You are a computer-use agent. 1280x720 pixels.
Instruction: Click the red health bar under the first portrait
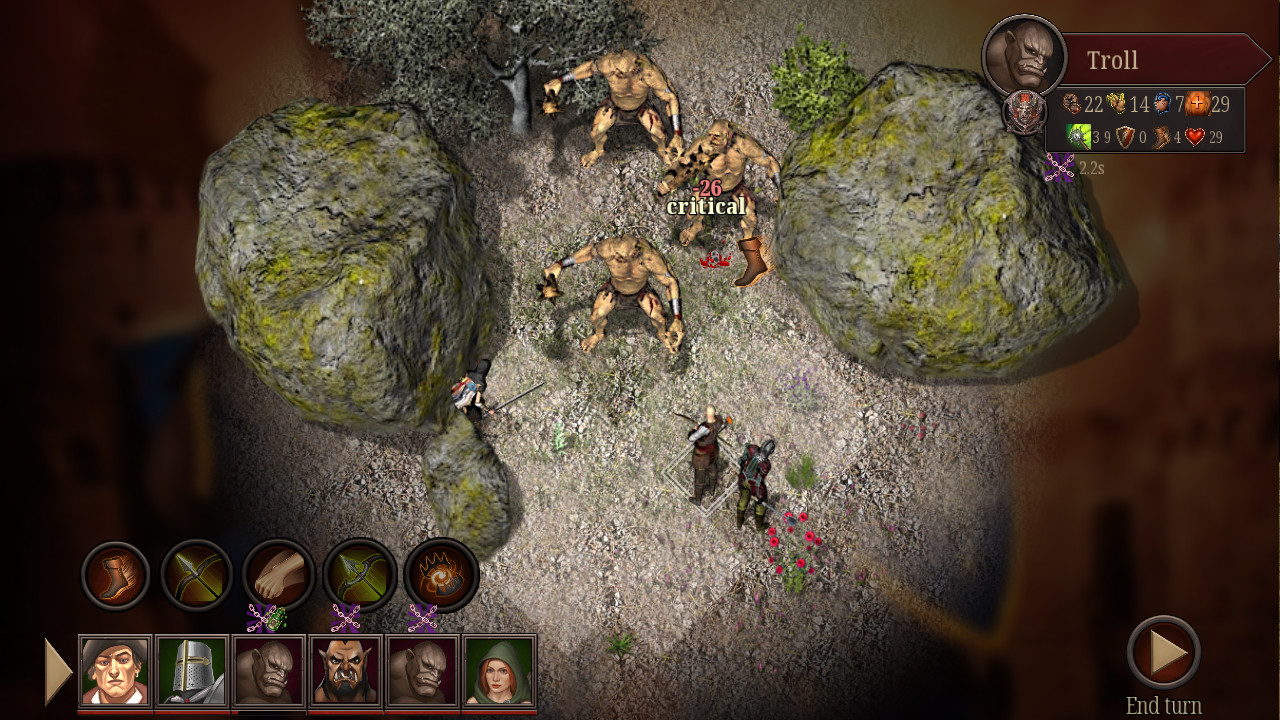click(115, 712)
